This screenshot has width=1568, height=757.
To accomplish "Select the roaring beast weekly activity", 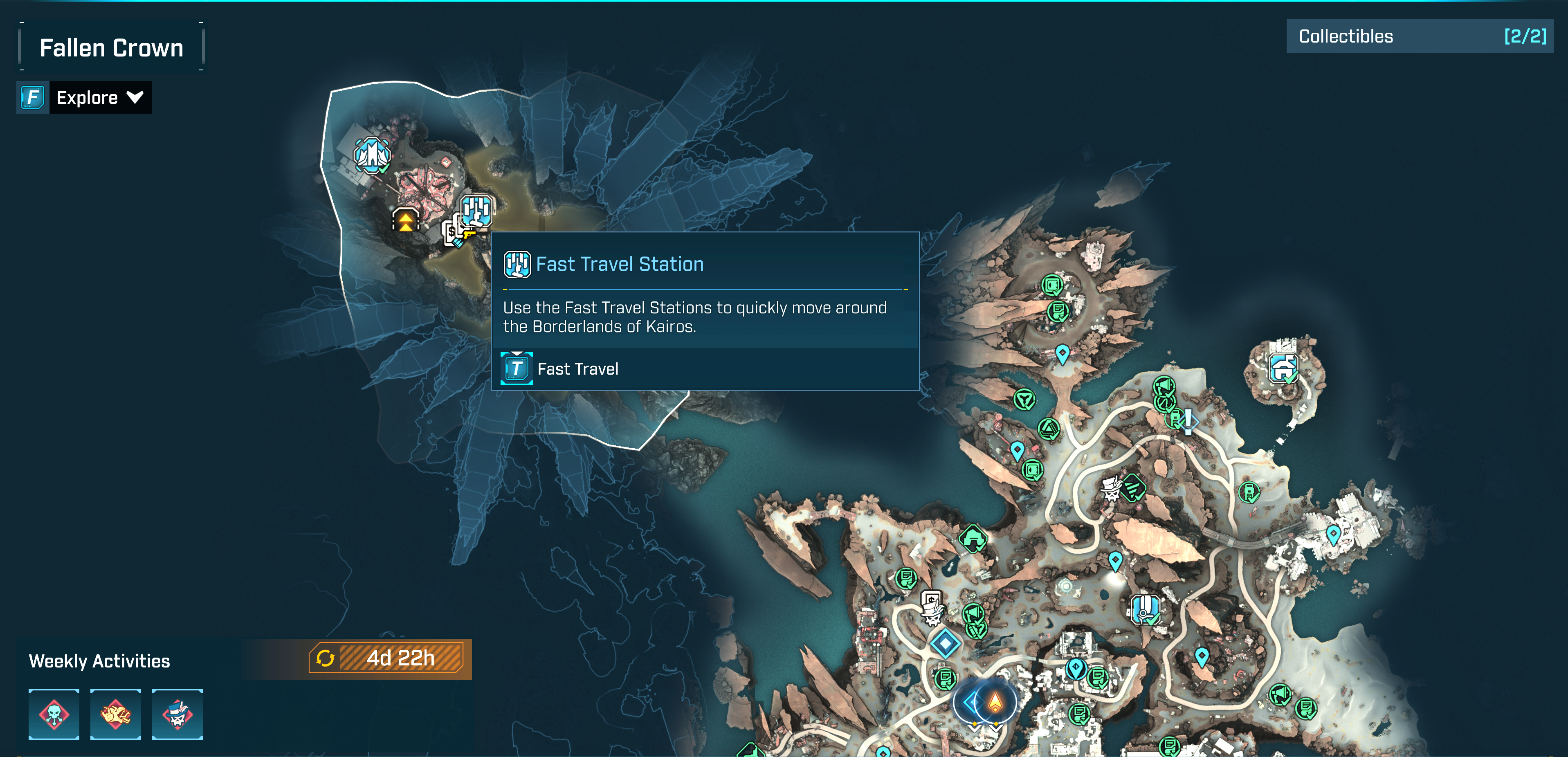I will (116, 714).
